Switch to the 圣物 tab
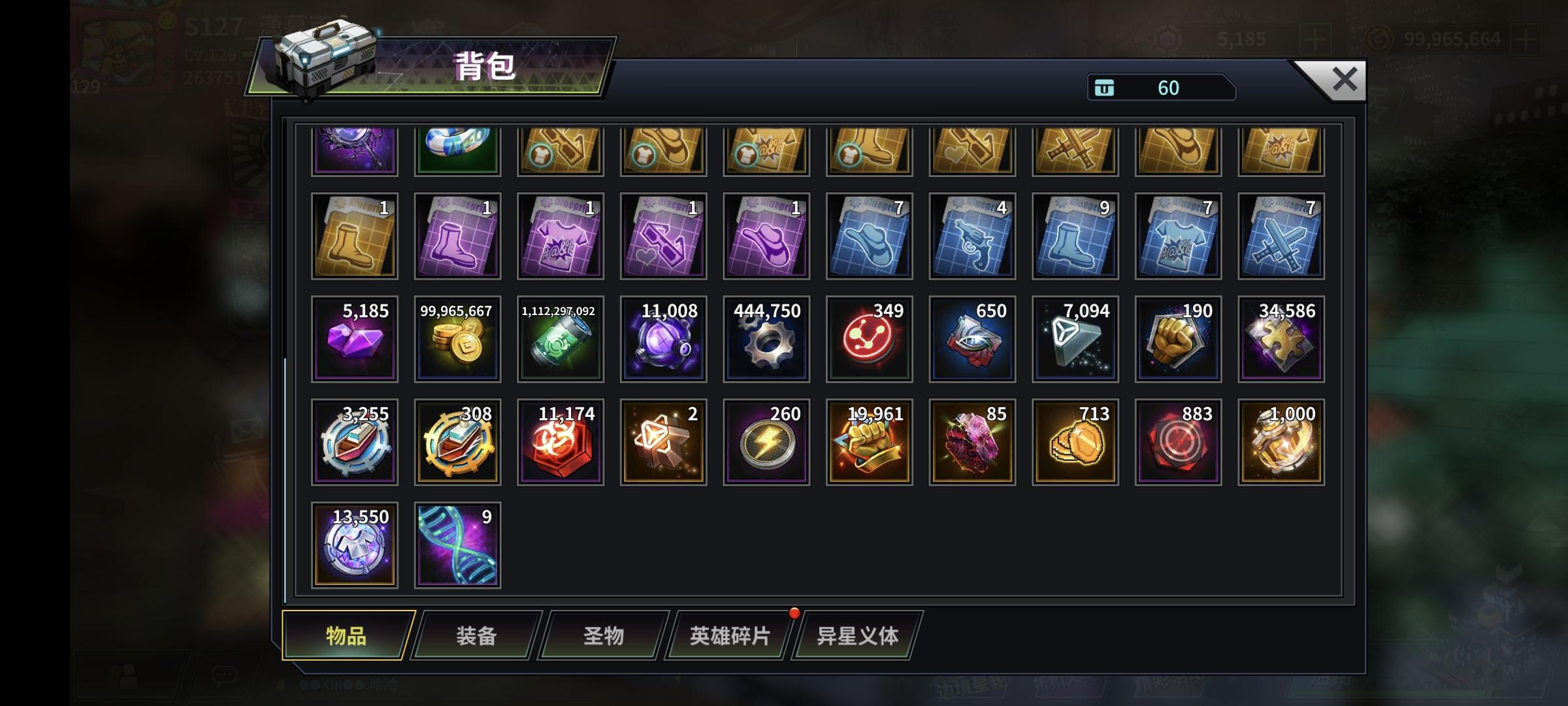 pos(601,633)
